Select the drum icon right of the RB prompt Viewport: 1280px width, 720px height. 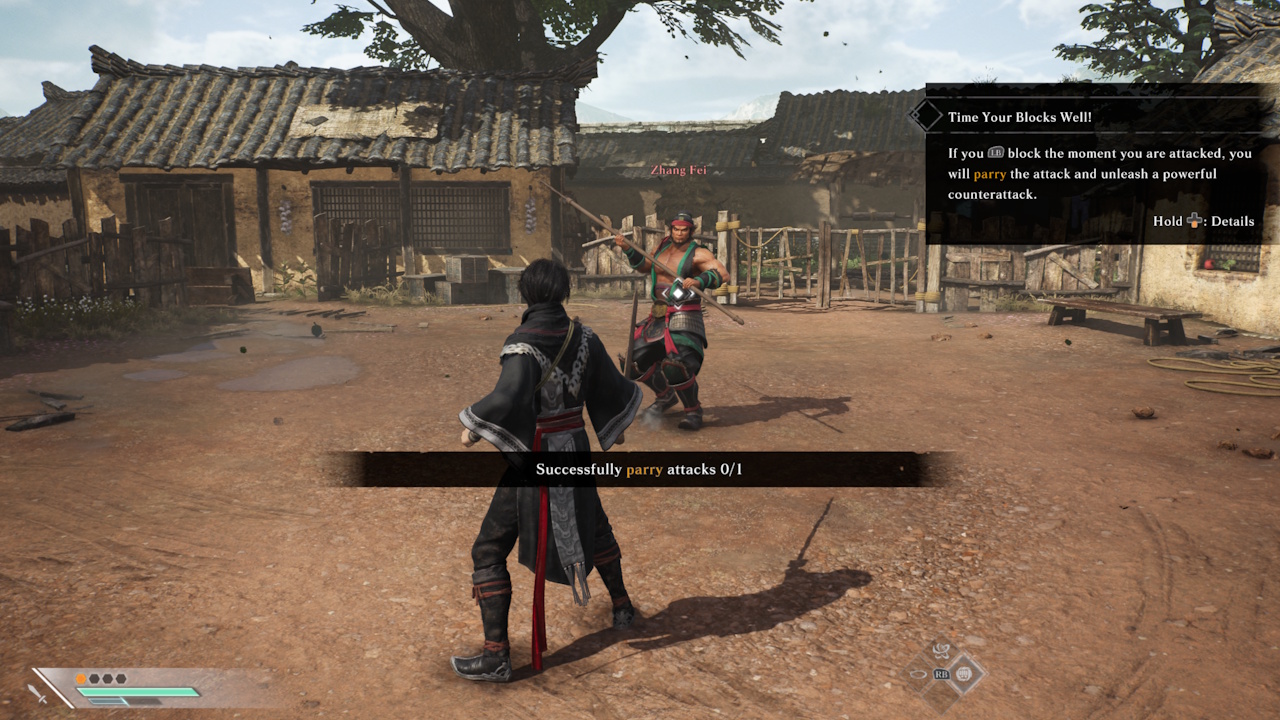964,674
